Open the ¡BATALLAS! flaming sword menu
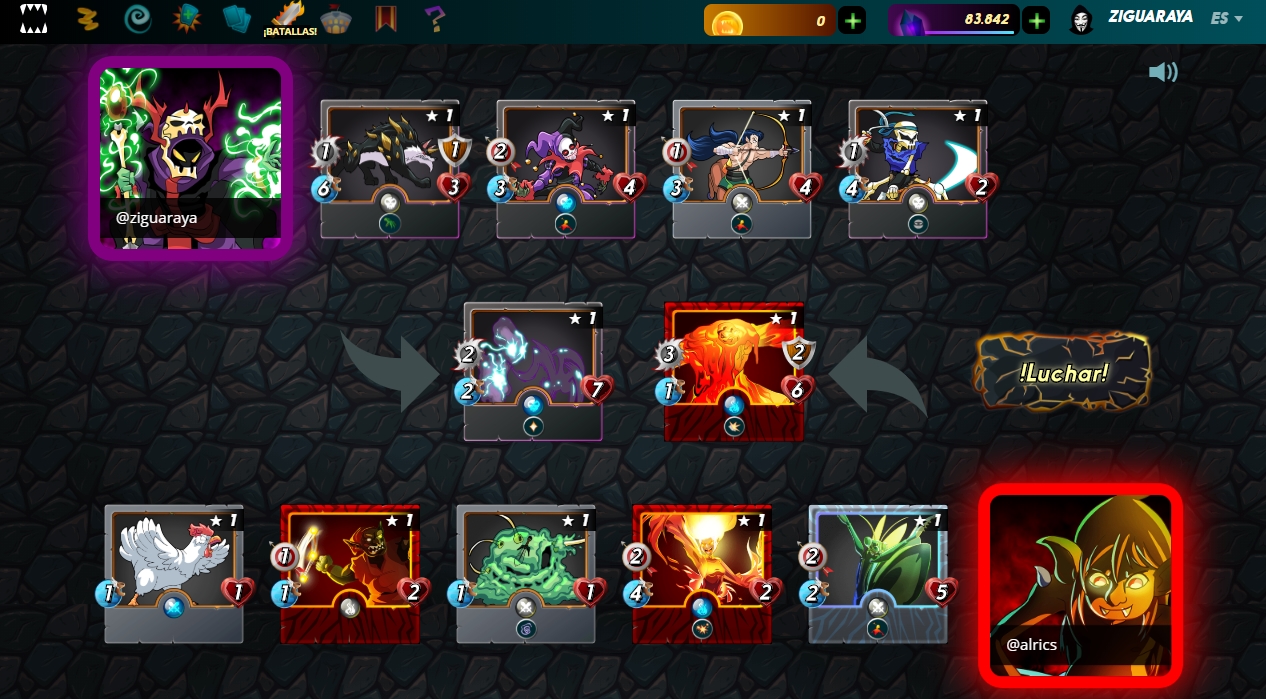1266x699 pixels. (x=290, y=19)
